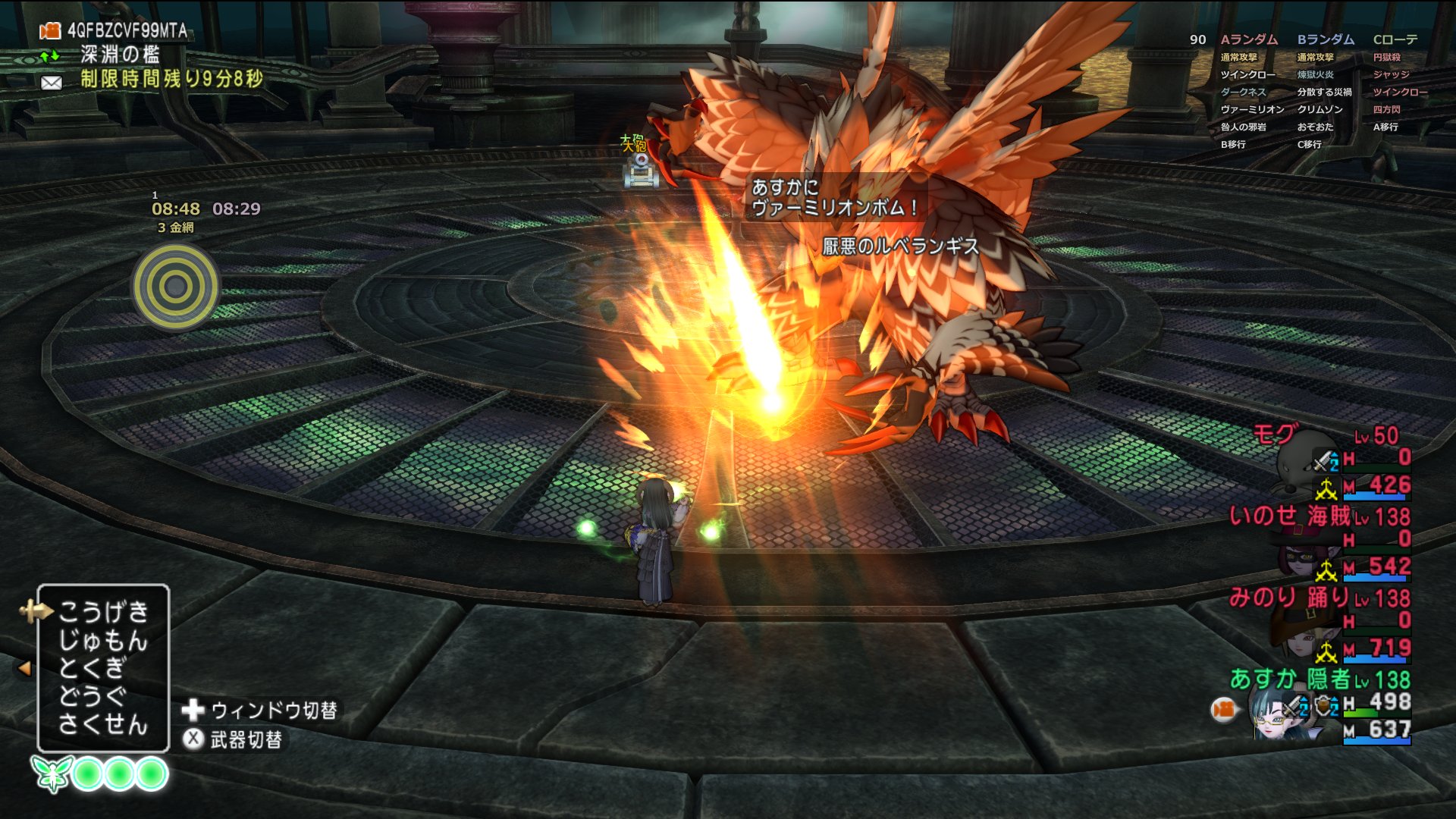1456x819 pixels.
Task: Choose じゅもん from the battle menu
Action: coord(103,640)
